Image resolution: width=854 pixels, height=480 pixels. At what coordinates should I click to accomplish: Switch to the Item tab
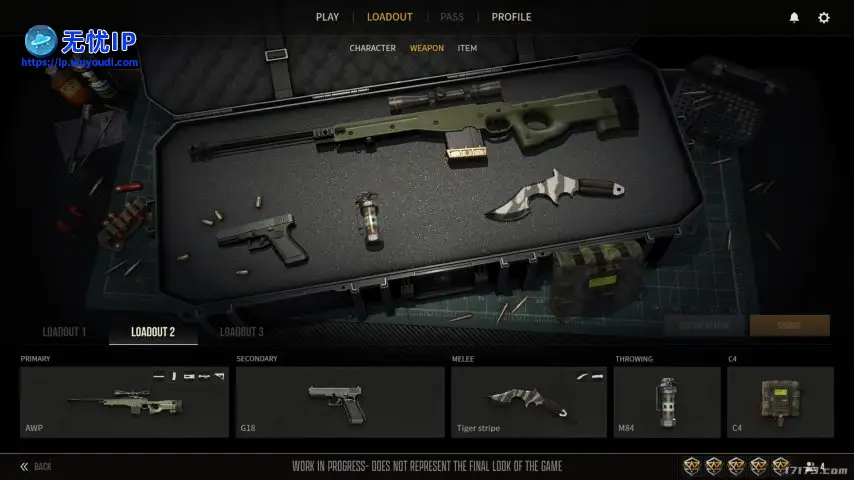[x=467, y=48]
